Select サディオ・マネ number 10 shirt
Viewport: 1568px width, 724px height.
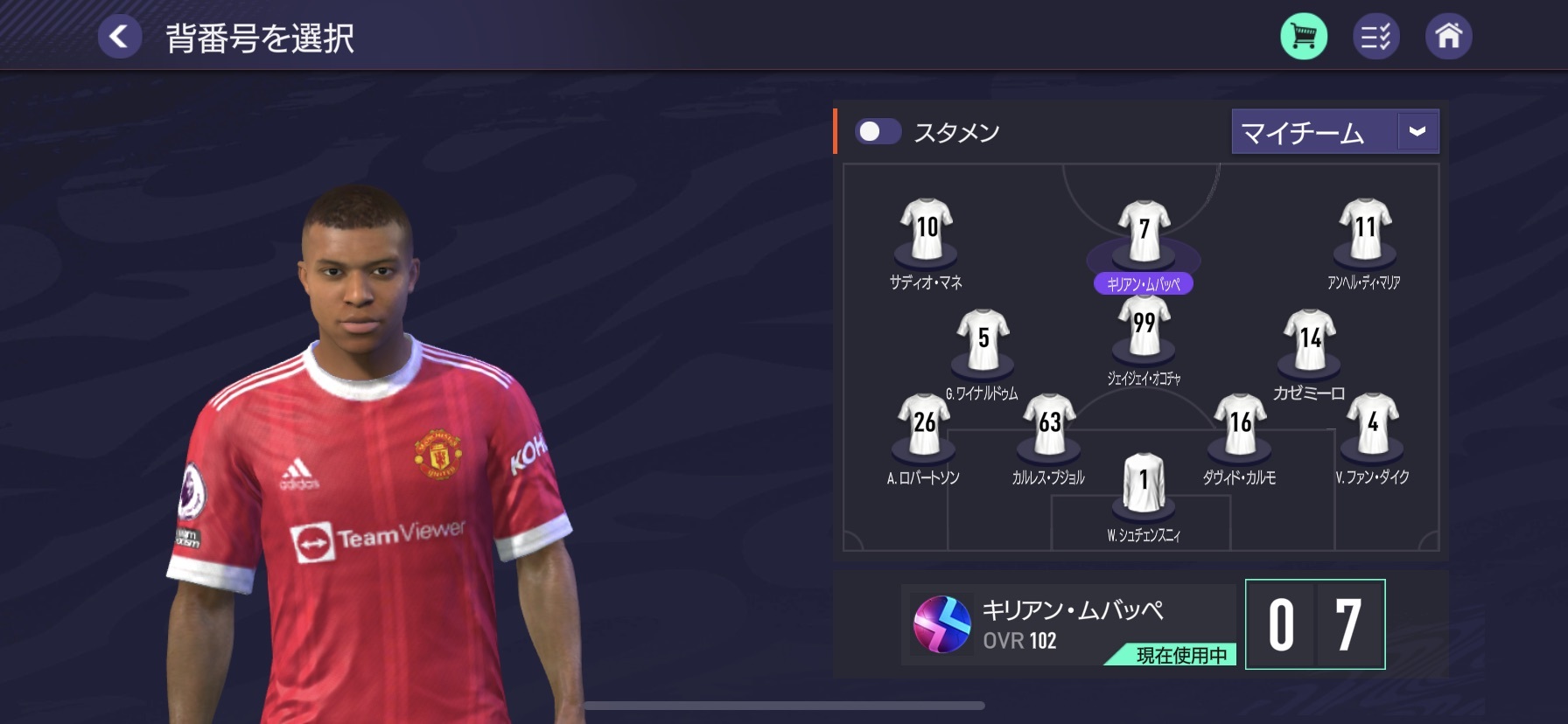pyautogui.click(x=927, y=229)
